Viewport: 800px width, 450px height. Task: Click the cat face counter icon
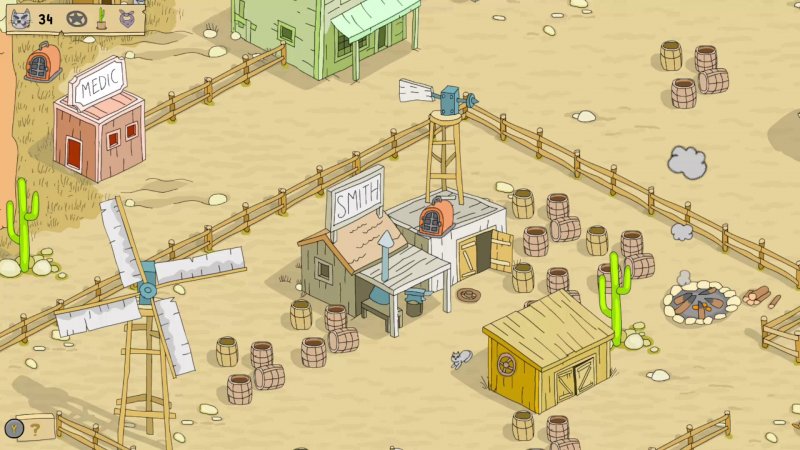tap(21, 18)
